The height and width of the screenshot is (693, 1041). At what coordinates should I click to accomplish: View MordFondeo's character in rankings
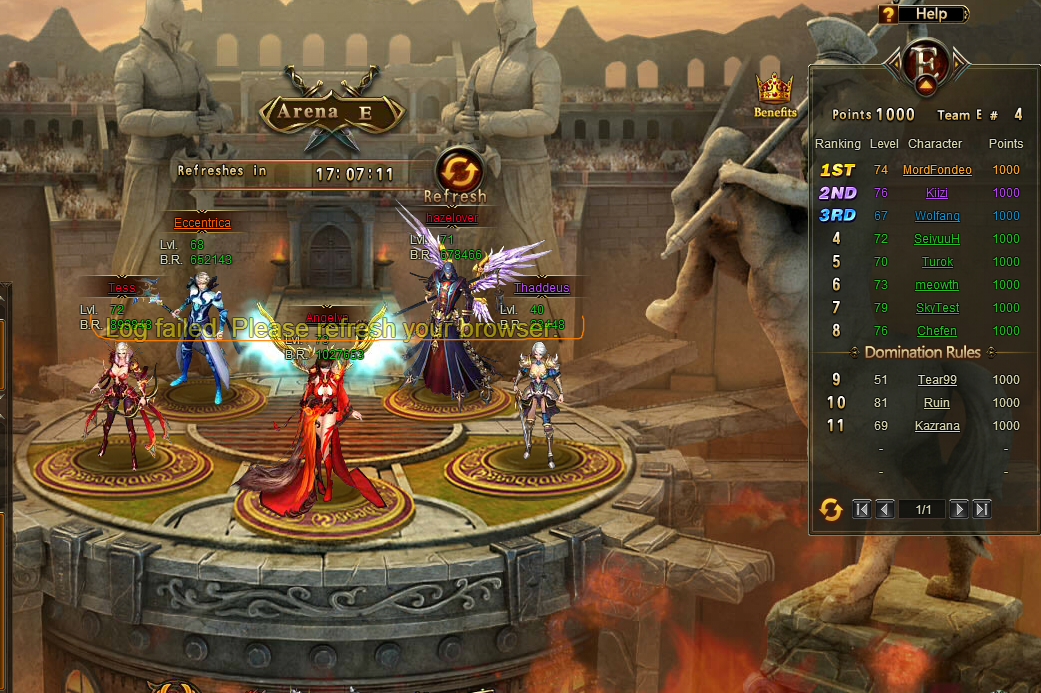click(937, 170)
